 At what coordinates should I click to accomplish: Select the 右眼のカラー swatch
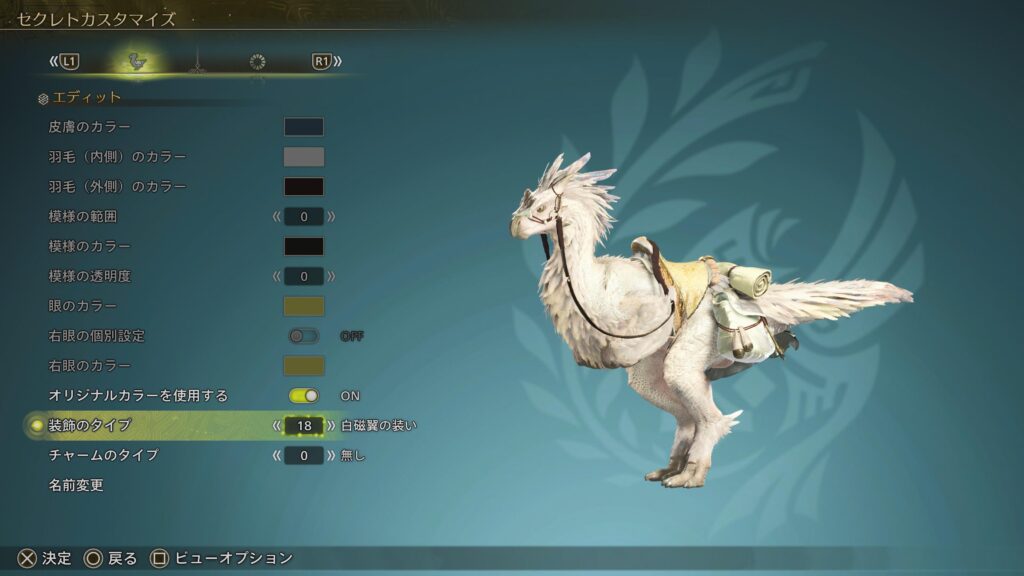click(x=303, y=366)
